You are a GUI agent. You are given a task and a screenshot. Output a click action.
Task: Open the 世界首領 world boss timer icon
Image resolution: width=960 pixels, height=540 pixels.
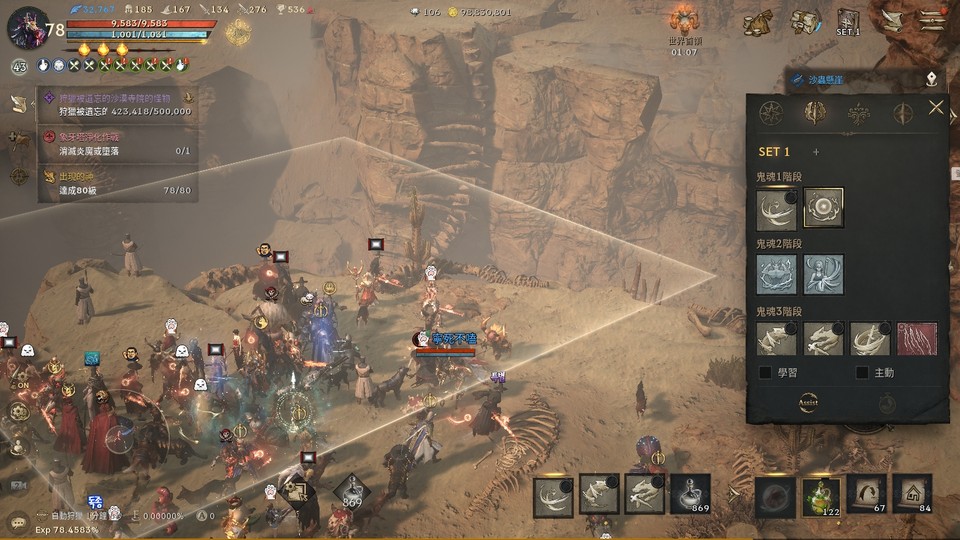pos(684,24)
